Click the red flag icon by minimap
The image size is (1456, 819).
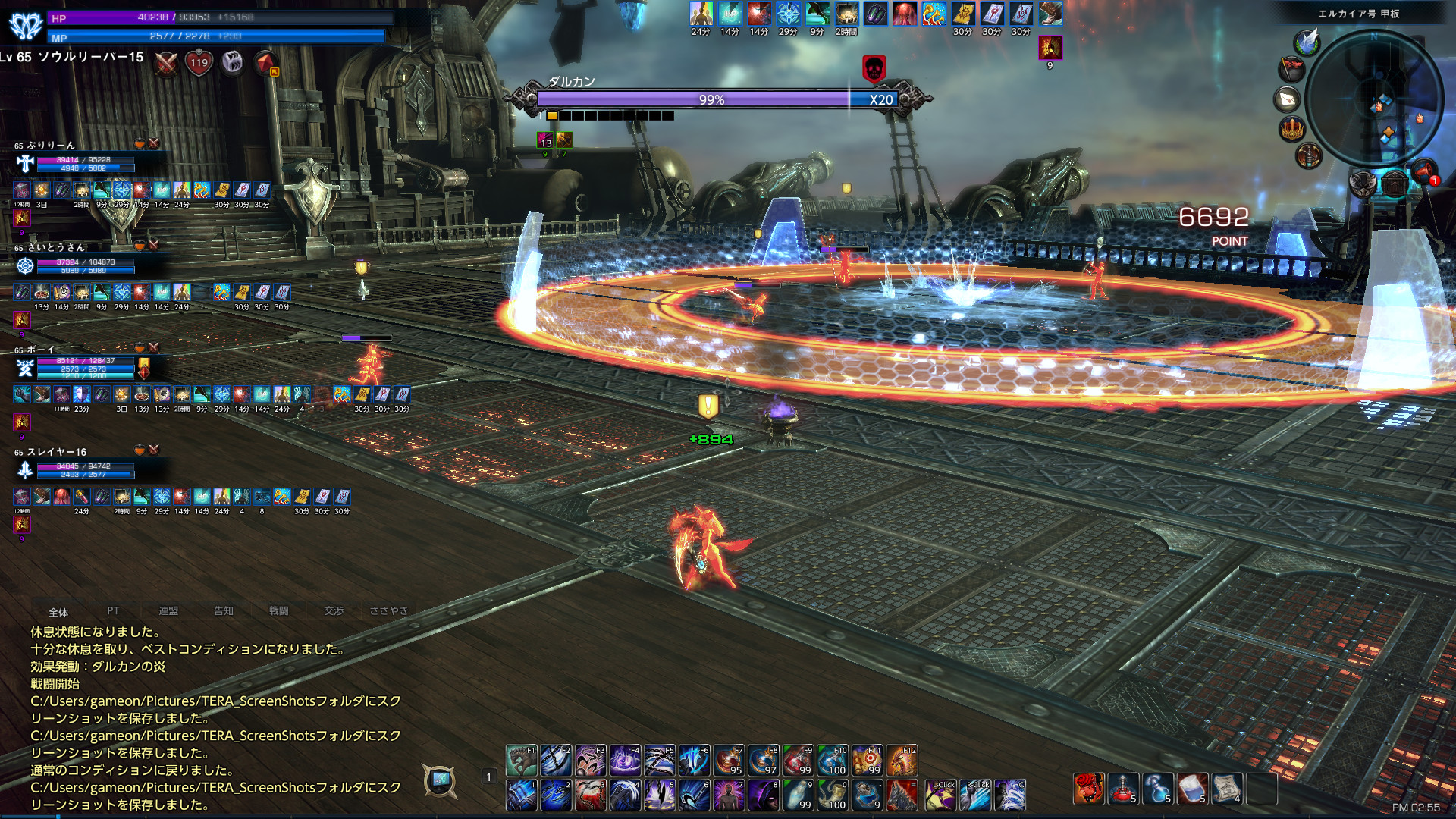[x=1291, y=70]
